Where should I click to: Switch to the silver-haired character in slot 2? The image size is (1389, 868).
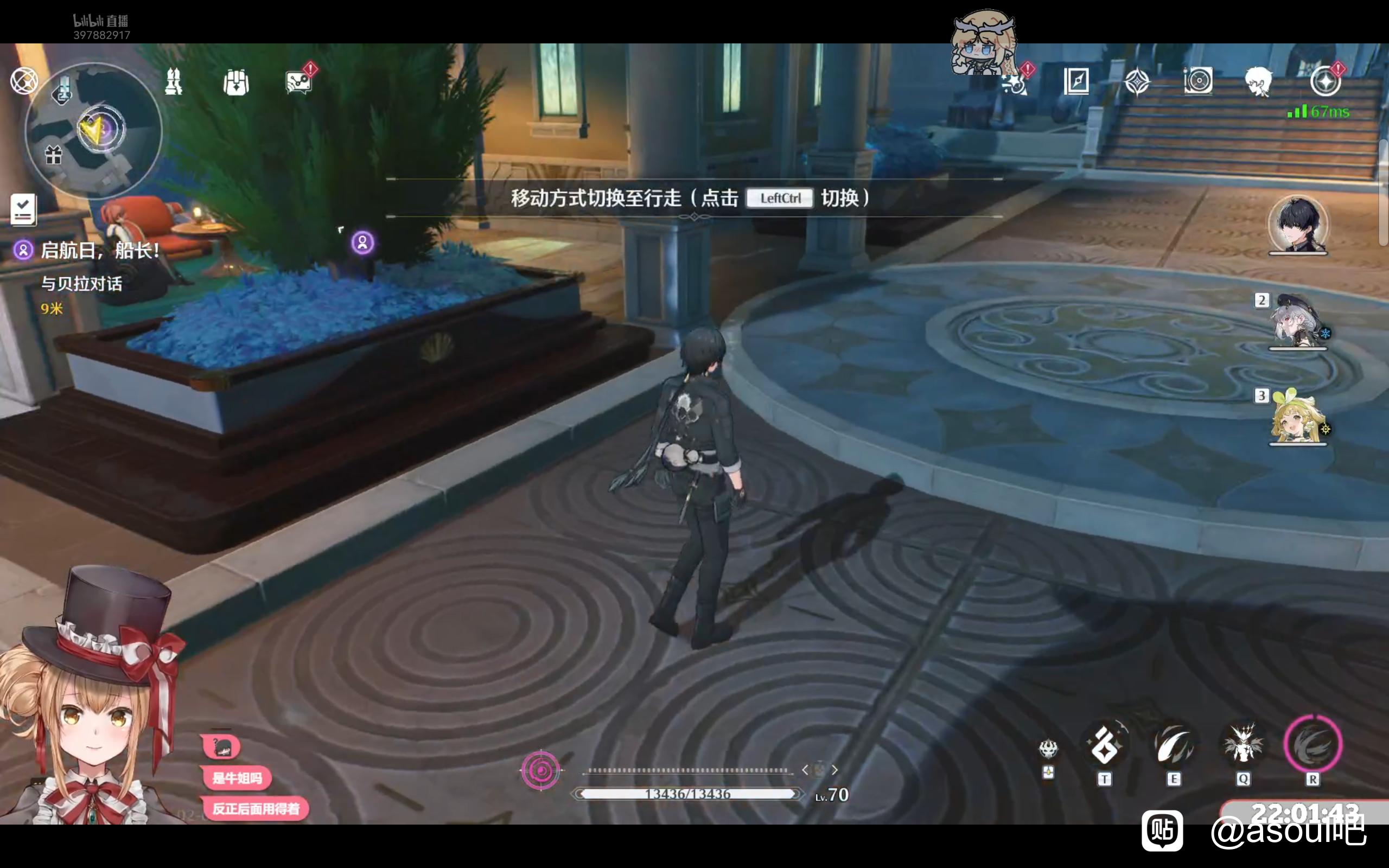[x=1297, y=322]
